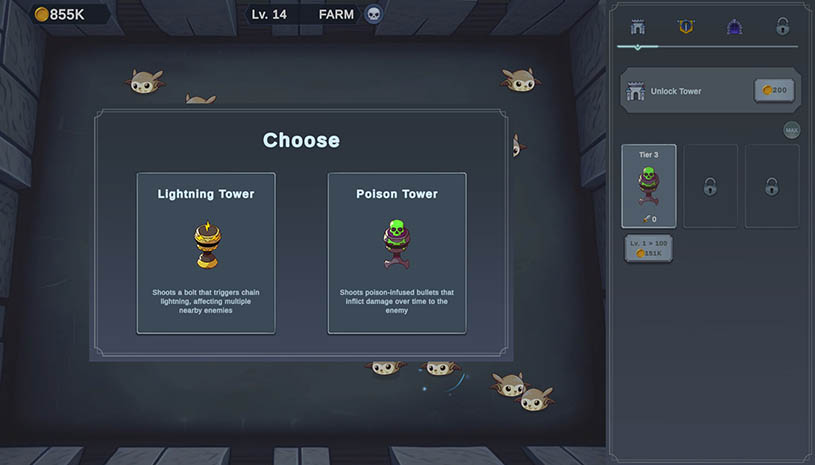815x465 pixels.
Task: Click the skull boss icon
Action: pyautogui.click(x=374, y=14)
